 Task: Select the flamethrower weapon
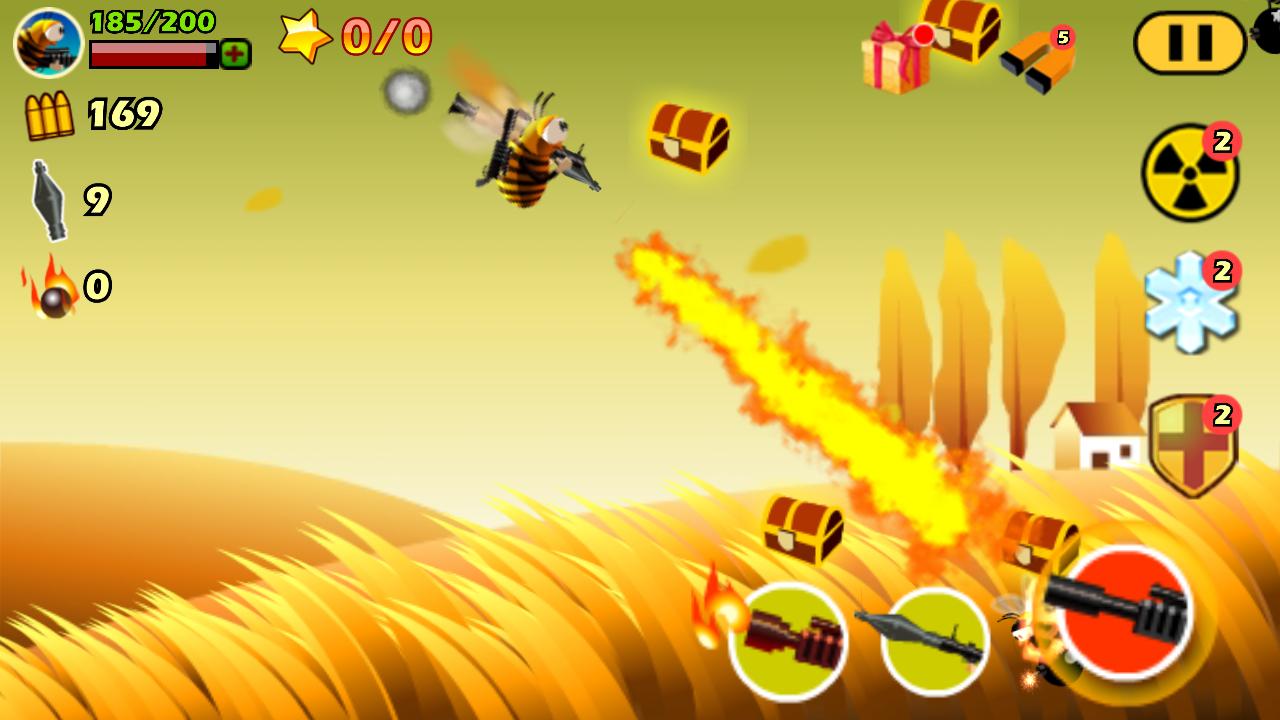(x=790, y=640)
